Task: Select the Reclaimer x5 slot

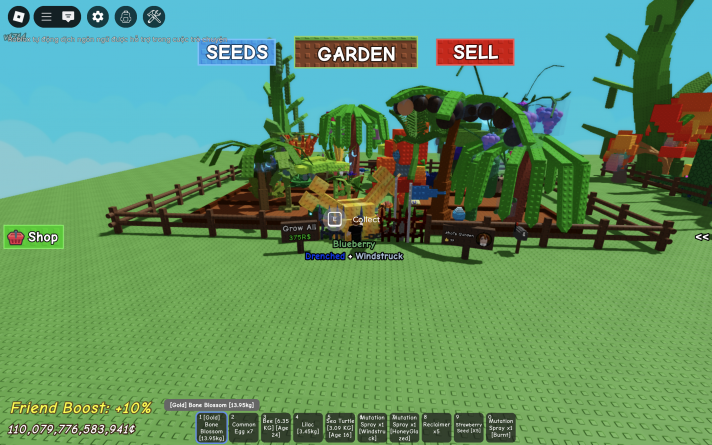Action: point(436,428)
